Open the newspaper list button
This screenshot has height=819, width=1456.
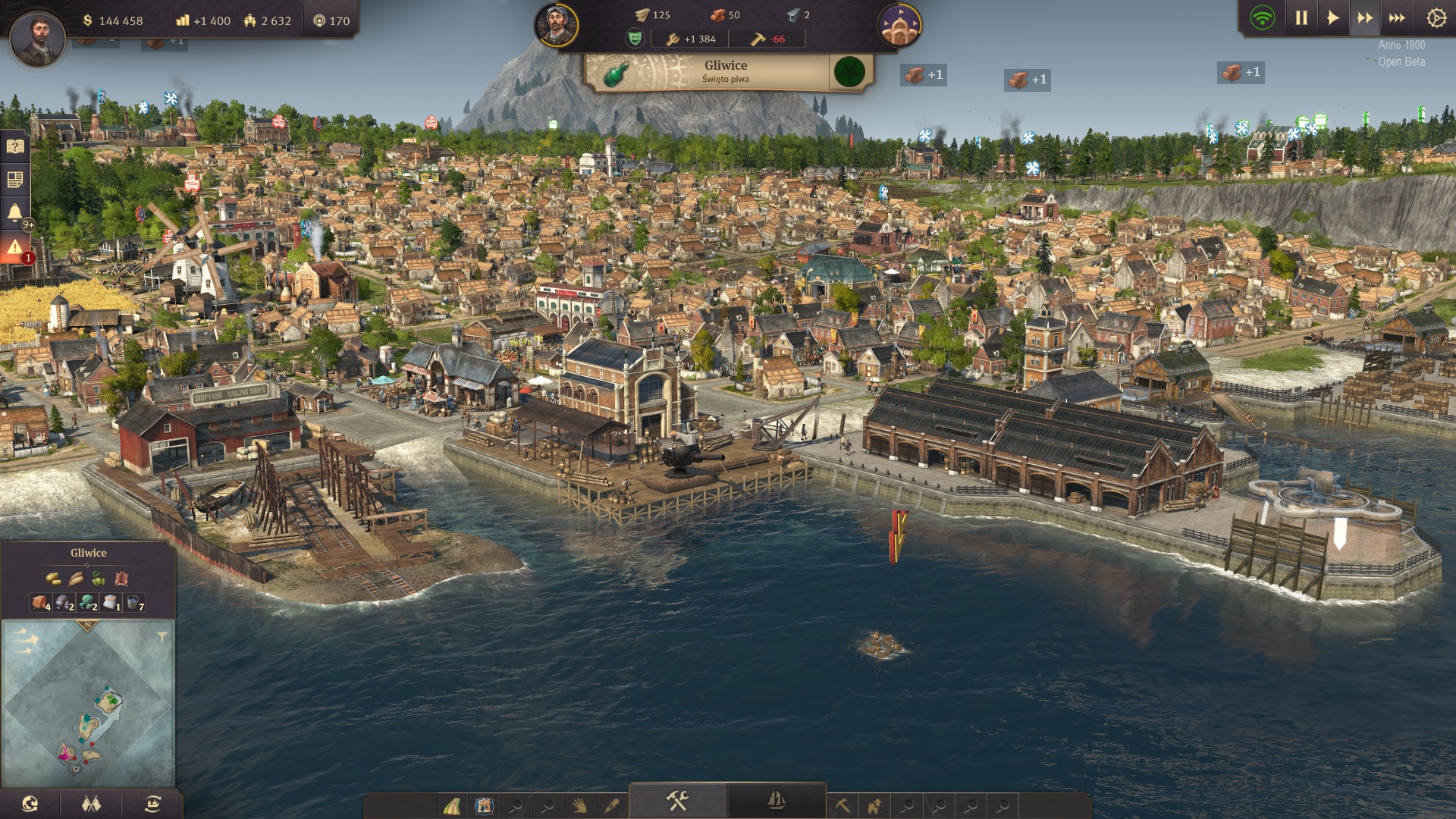pyautogui.click(x=15, y=180)
